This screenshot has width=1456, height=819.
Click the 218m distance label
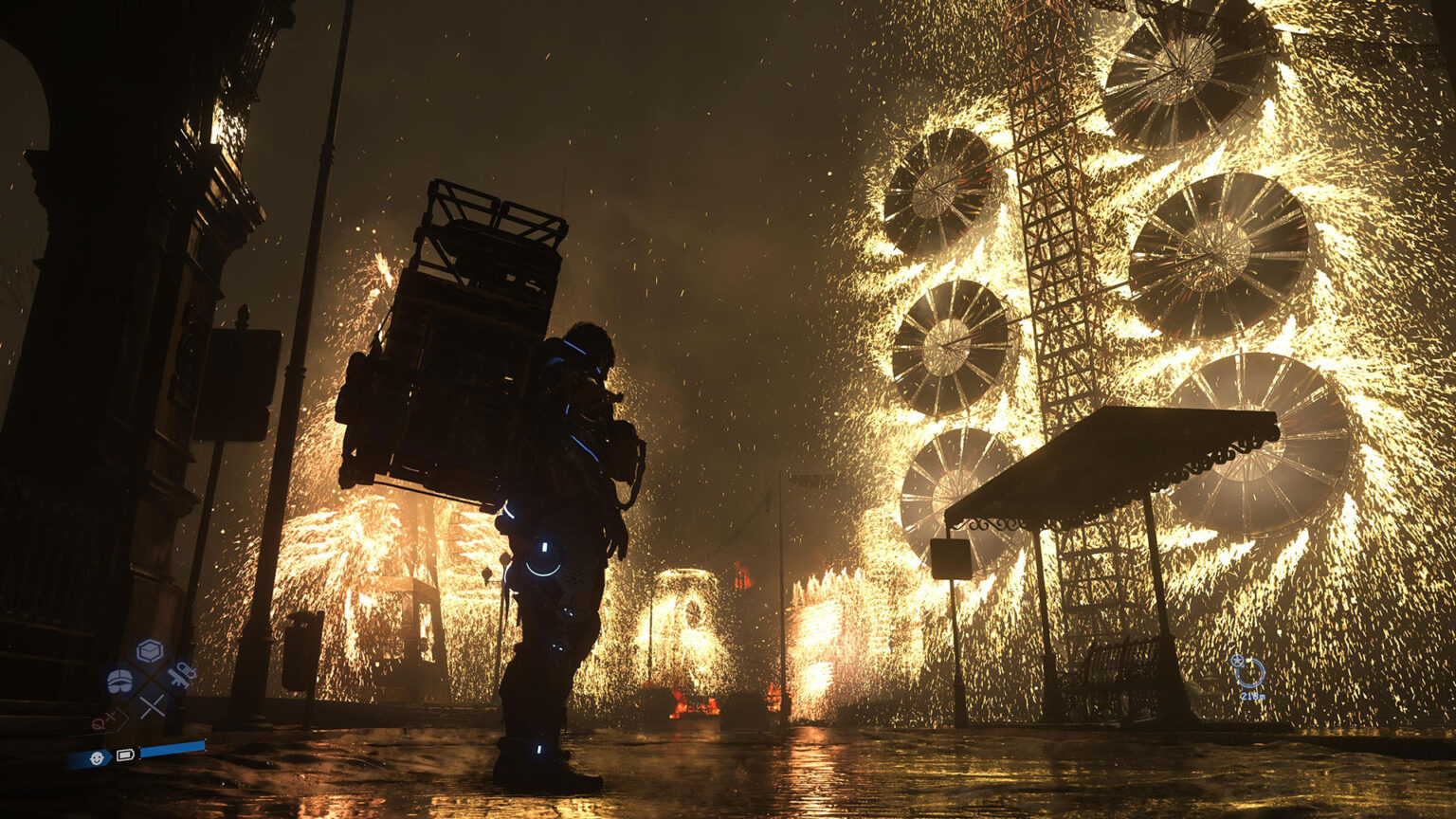pos(1253,696)
